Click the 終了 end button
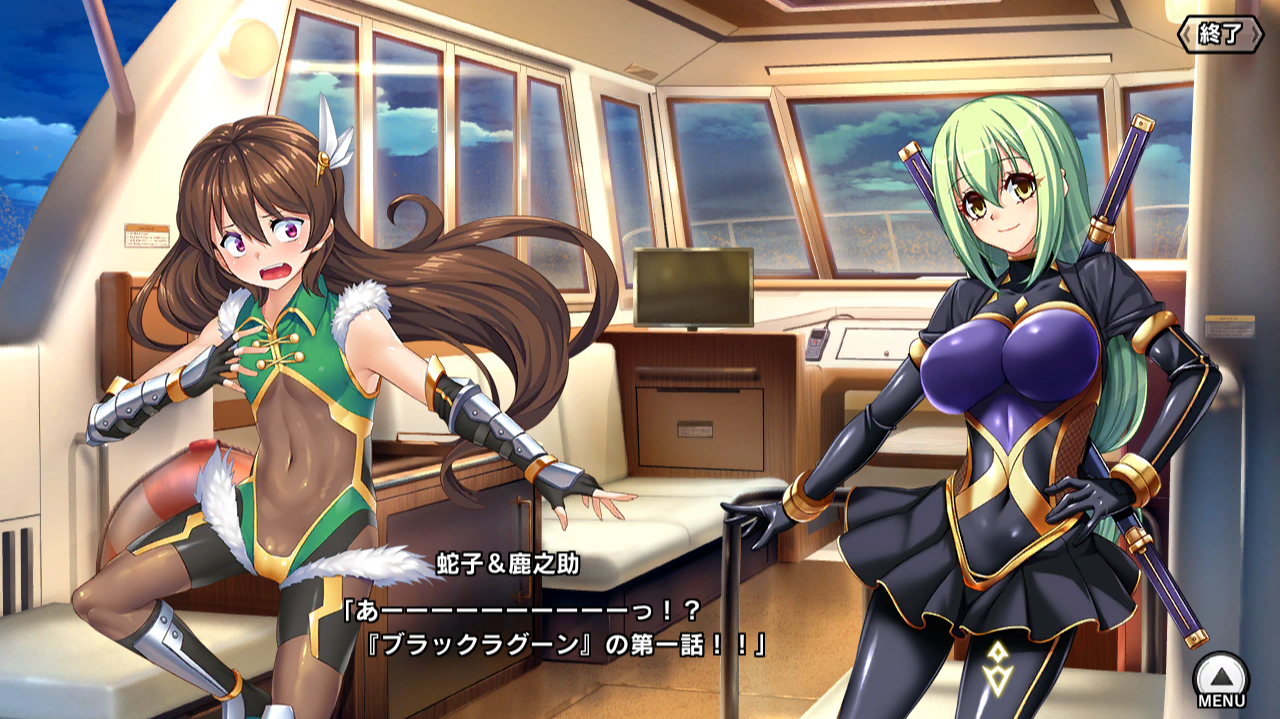This screenshot has height=719, width=1280. [1221, 34]
